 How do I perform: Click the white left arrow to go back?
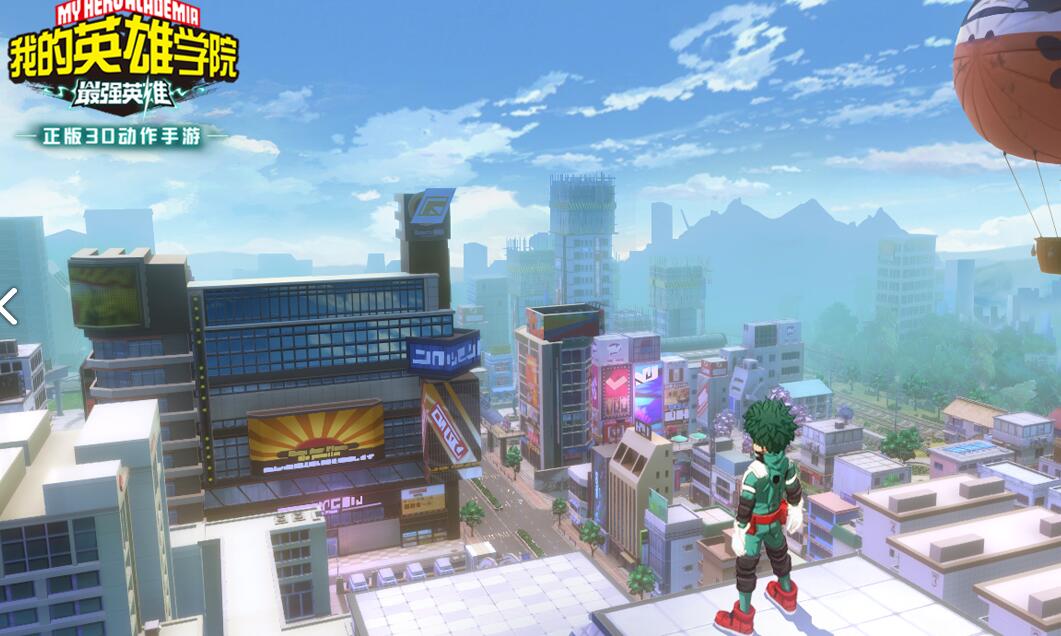pos(8,306)
